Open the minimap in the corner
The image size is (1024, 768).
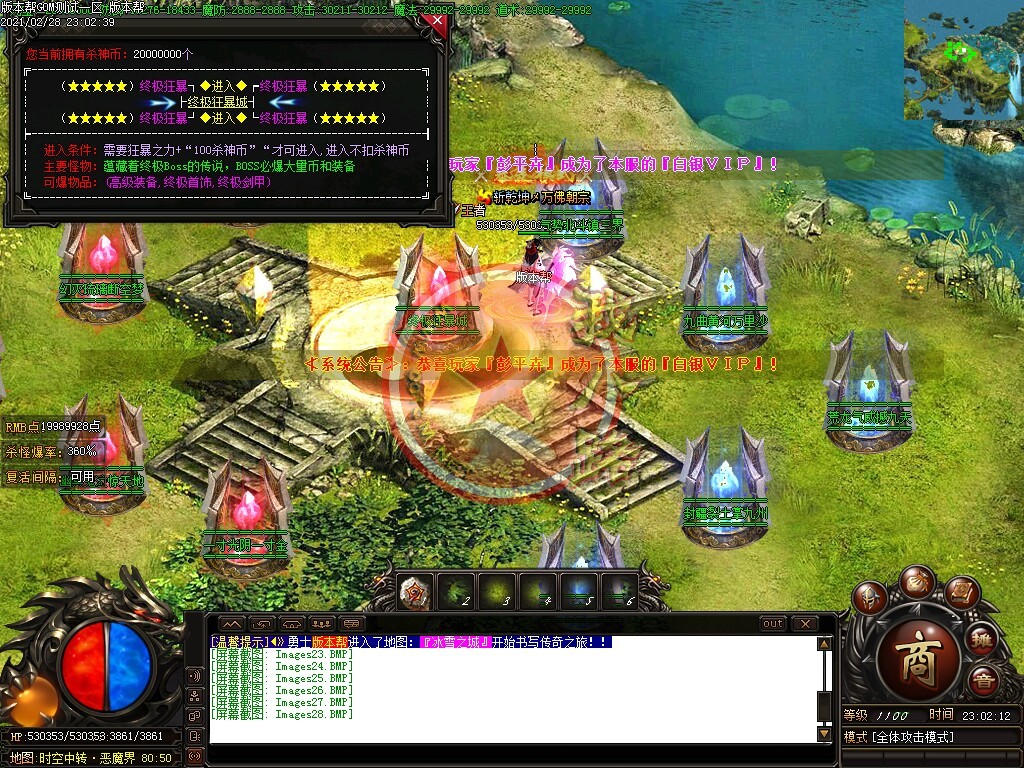(962, 60)
